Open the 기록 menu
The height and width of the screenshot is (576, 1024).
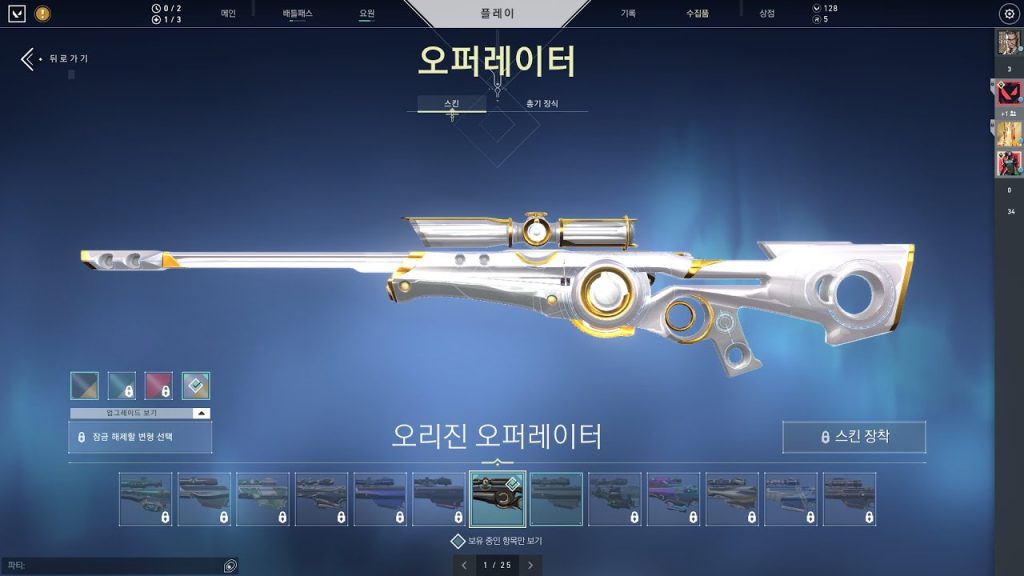(628, 13)
